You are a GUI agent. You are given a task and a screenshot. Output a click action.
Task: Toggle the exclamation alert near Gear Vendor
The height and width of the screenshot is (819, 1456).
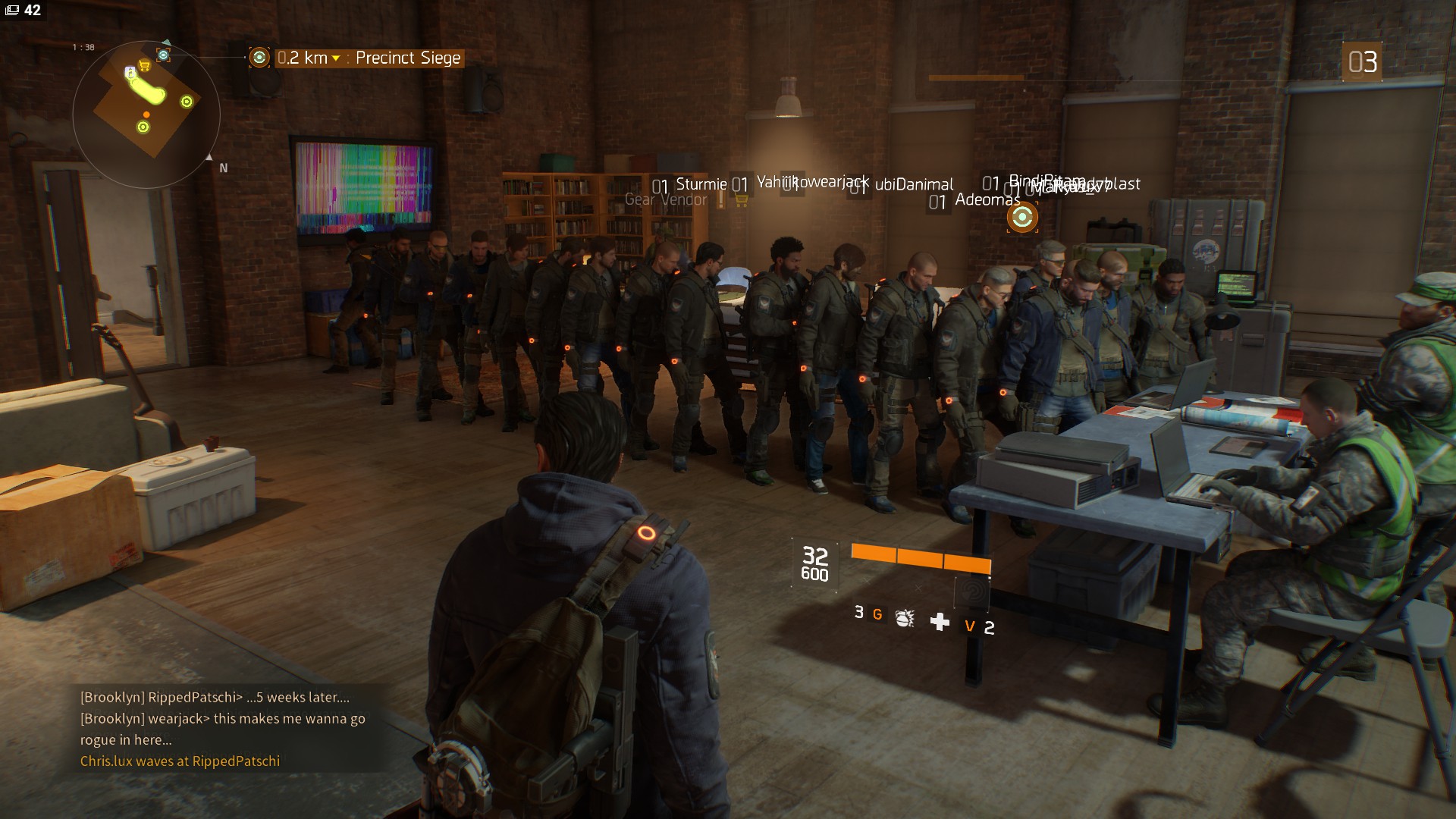click(x=720, y=200)
